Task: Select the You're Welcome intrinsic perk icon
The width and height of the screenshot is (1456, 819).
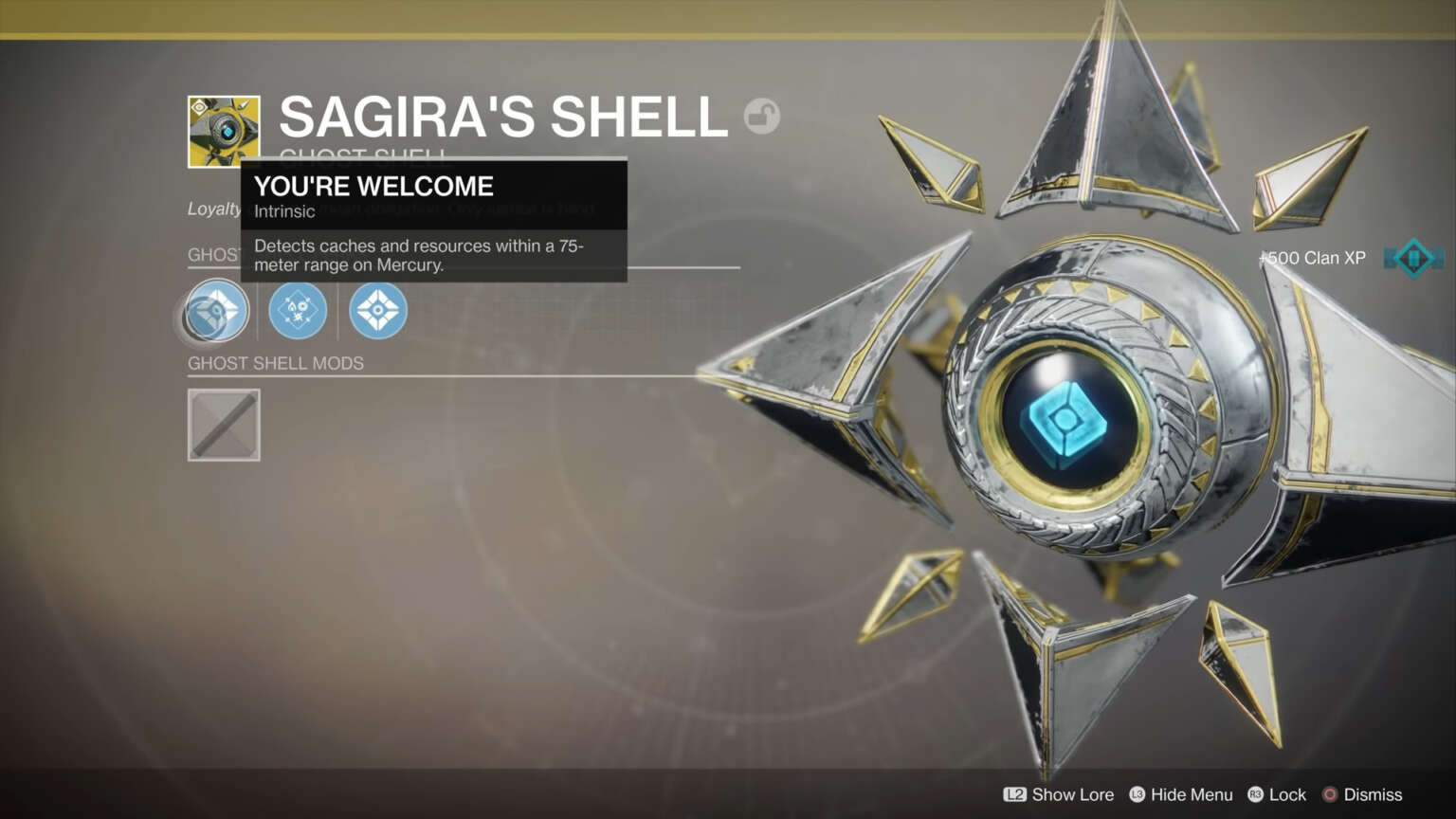Action: pyautogui.click(x=215, y=310)
